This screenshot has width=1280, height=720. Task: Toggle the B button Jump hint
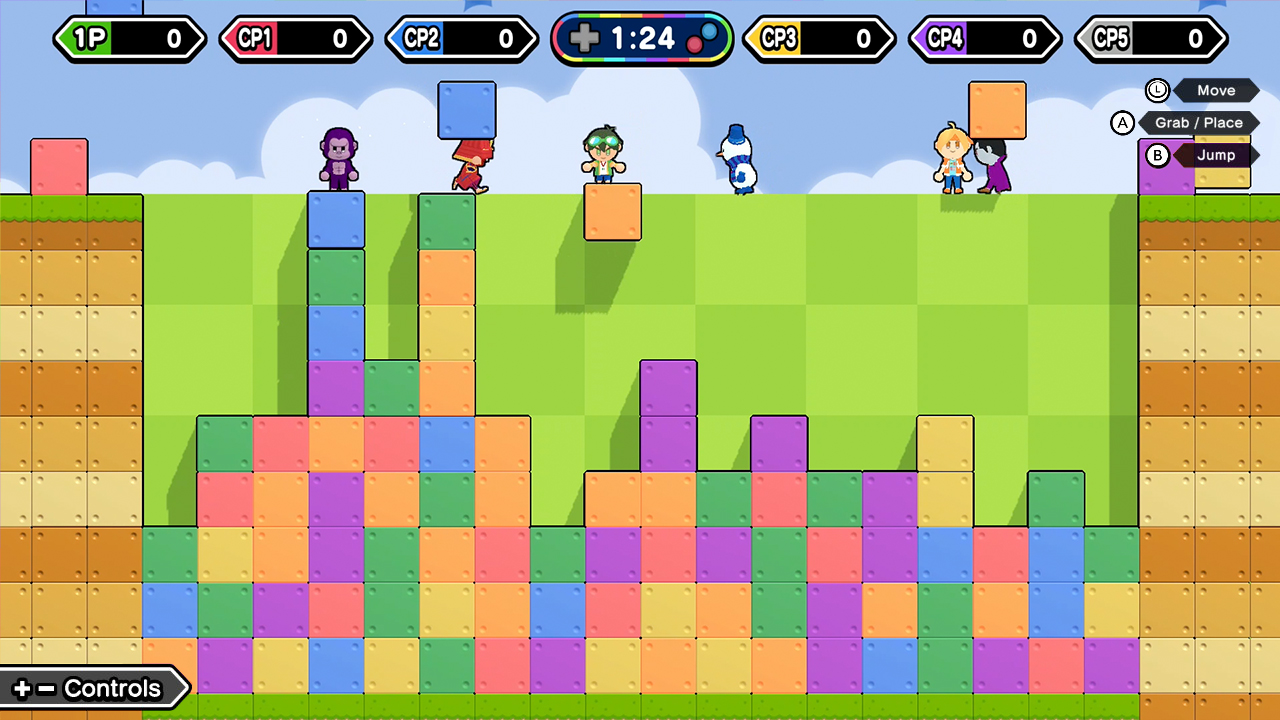tap(1158, 155)
